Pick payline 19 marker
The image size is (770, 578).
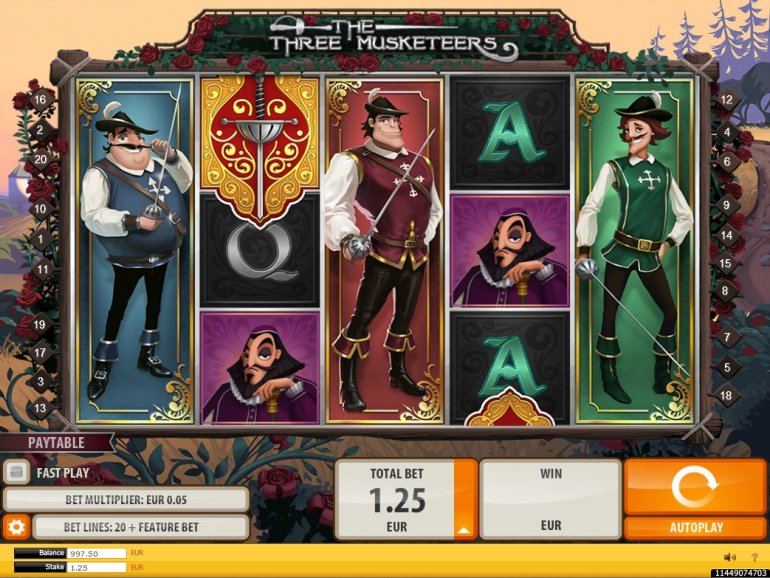[x=41, y=324]
